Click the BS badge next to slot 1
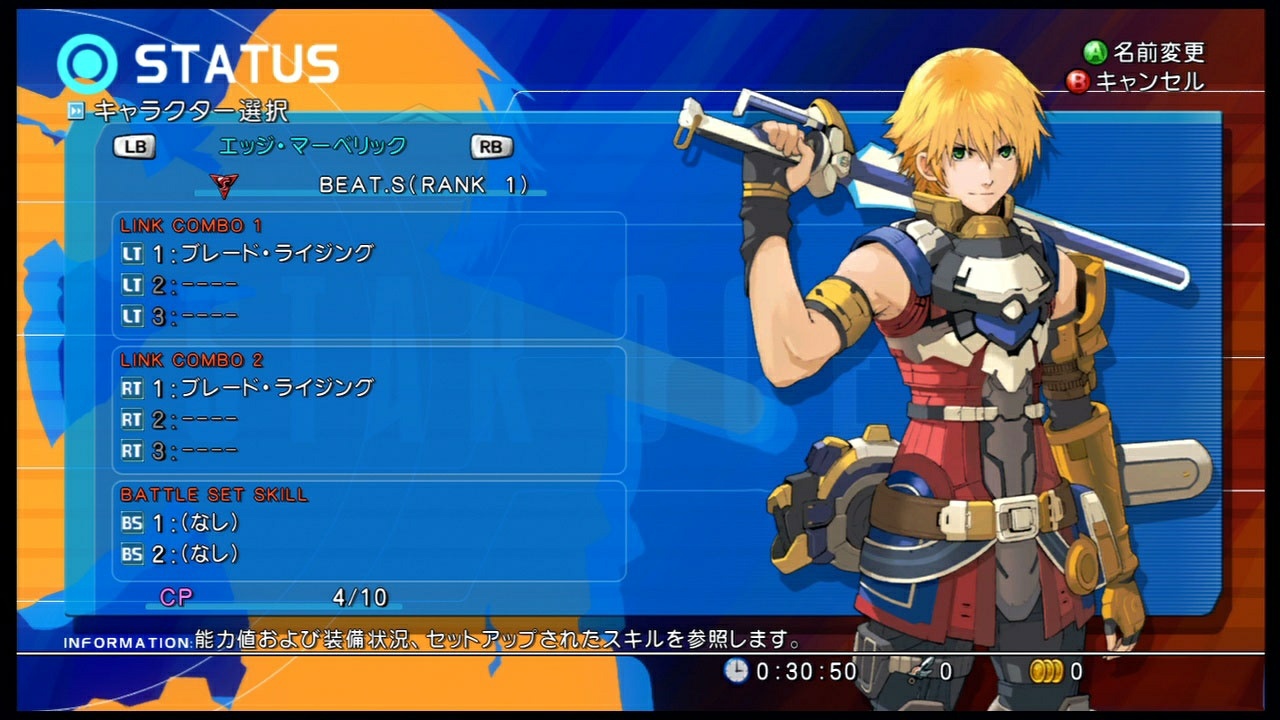The width and height of the screenshot is (1280, 720). (131, 522)
